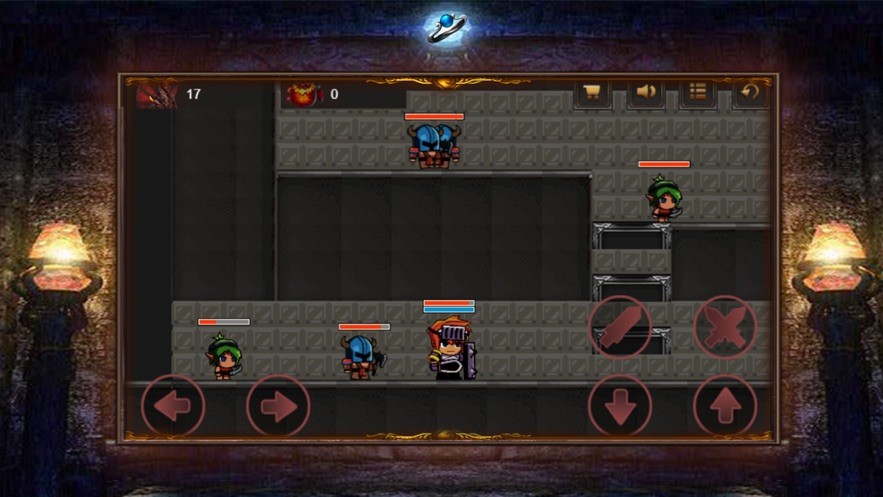Click the curved return arrow button
This screenshot has height=497, width=883.
click(x=750, y=93)
